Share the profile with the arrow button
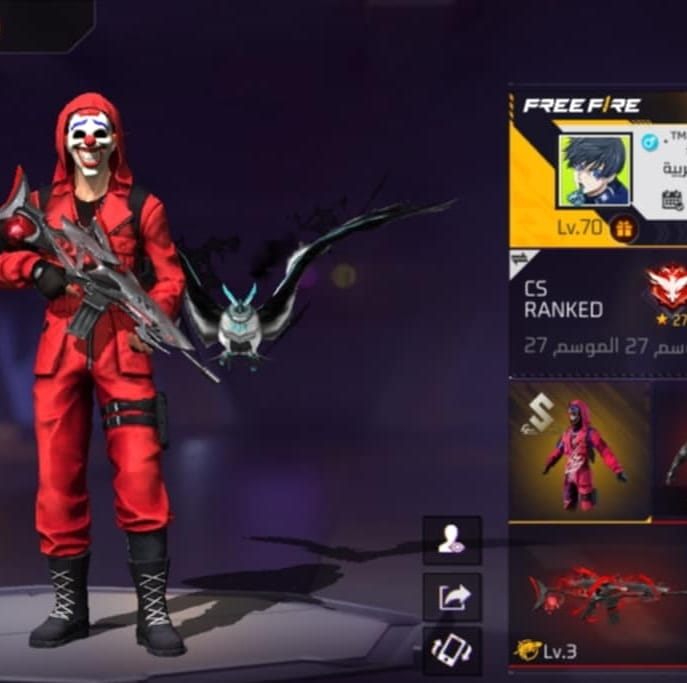687x683 pixels. click(452, 598)
